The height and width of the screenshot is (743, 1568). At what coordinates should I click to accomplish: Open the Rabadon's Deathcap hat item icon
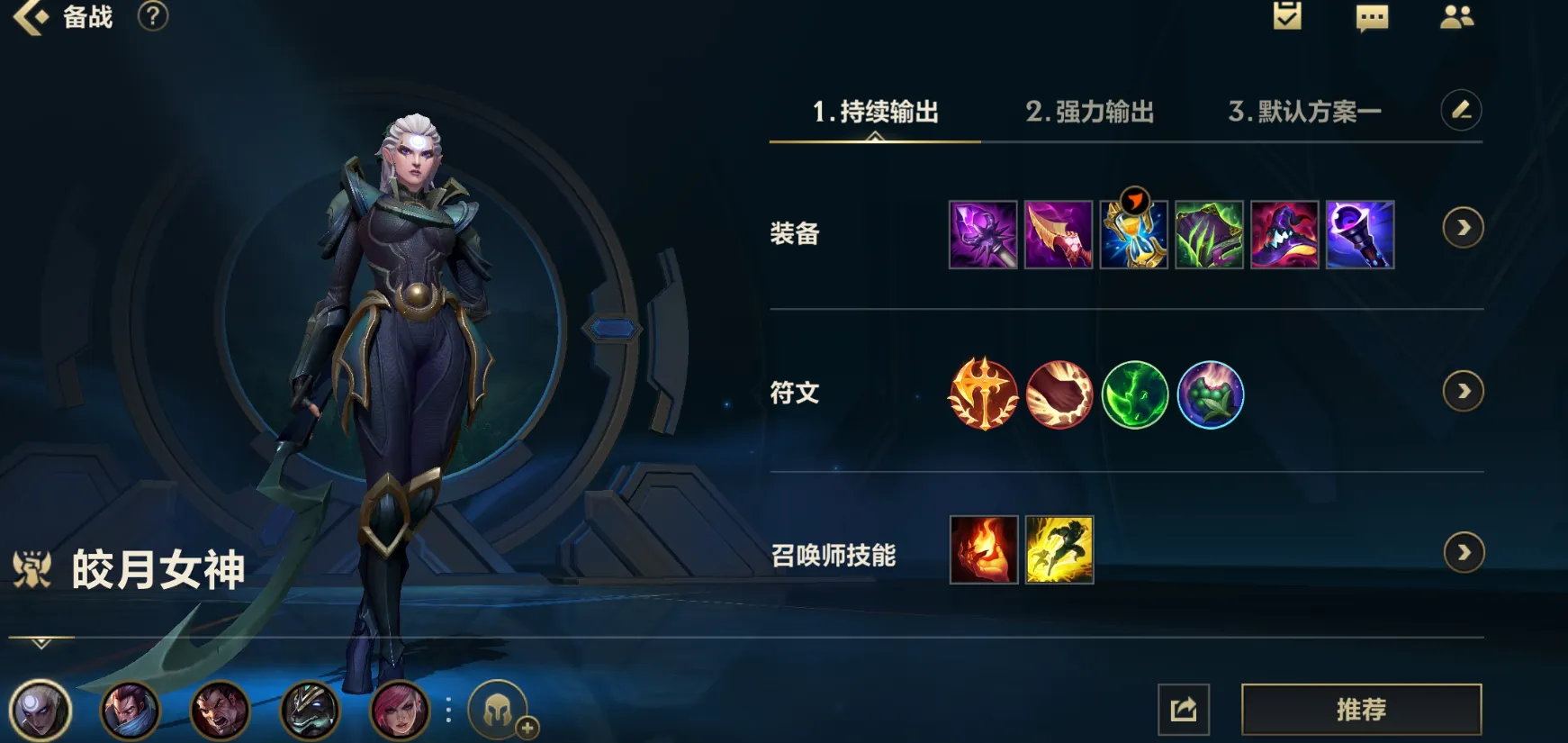1285,234
